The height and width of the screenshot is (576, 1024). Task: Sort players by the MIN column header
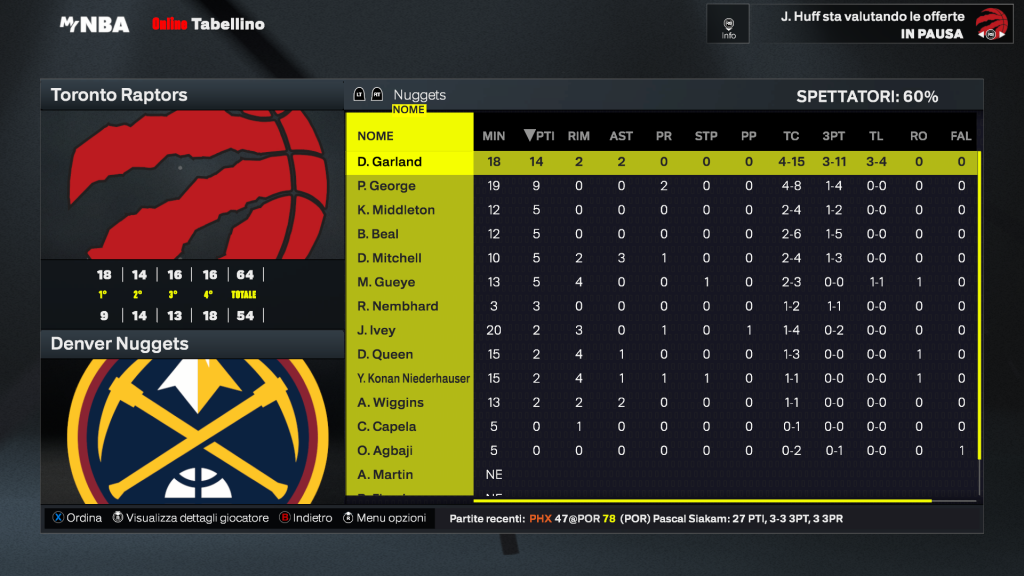click(x=493, y=136)
